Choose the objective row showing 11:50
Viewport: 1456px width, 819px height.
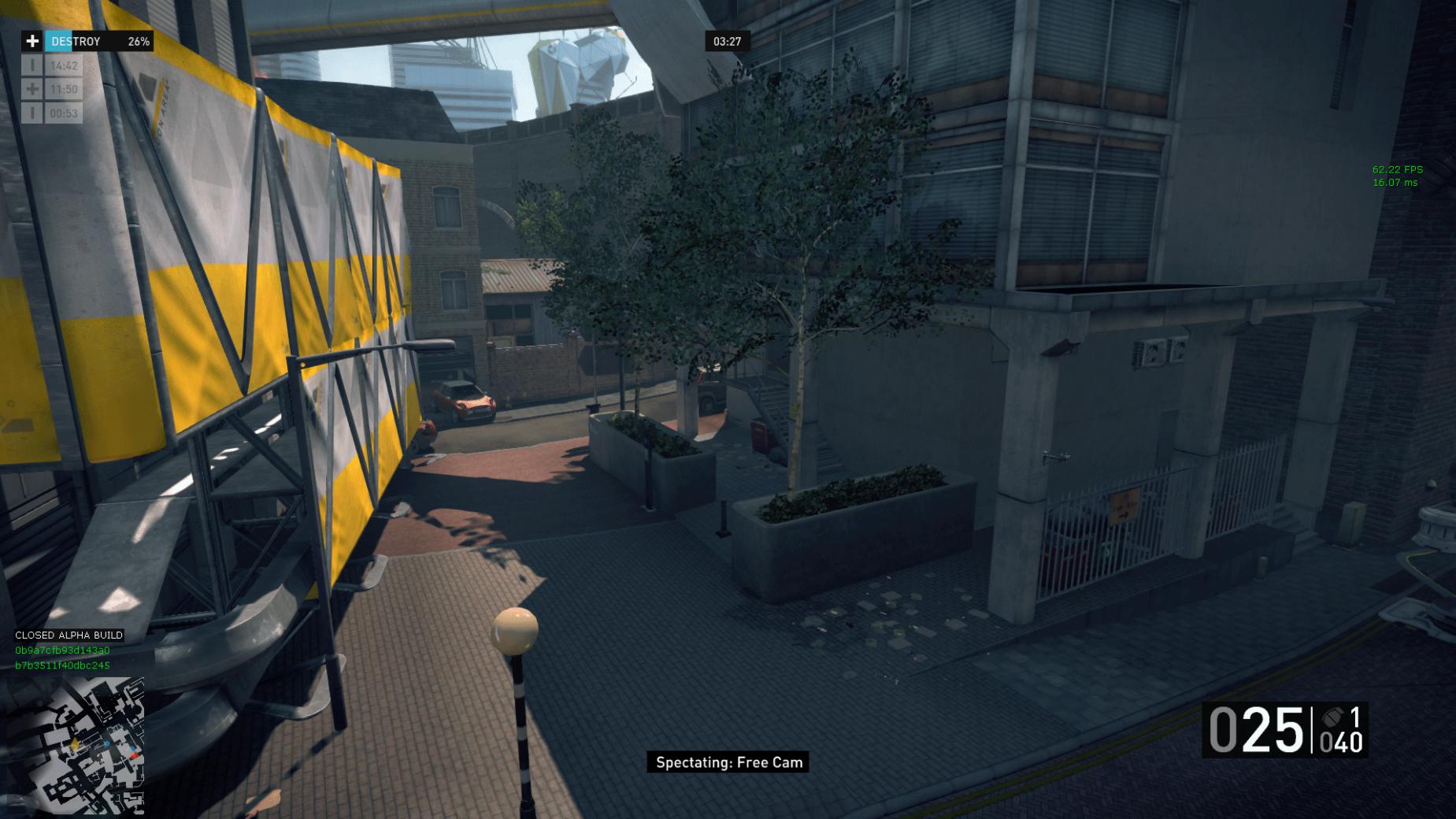[x=52, y=90]
